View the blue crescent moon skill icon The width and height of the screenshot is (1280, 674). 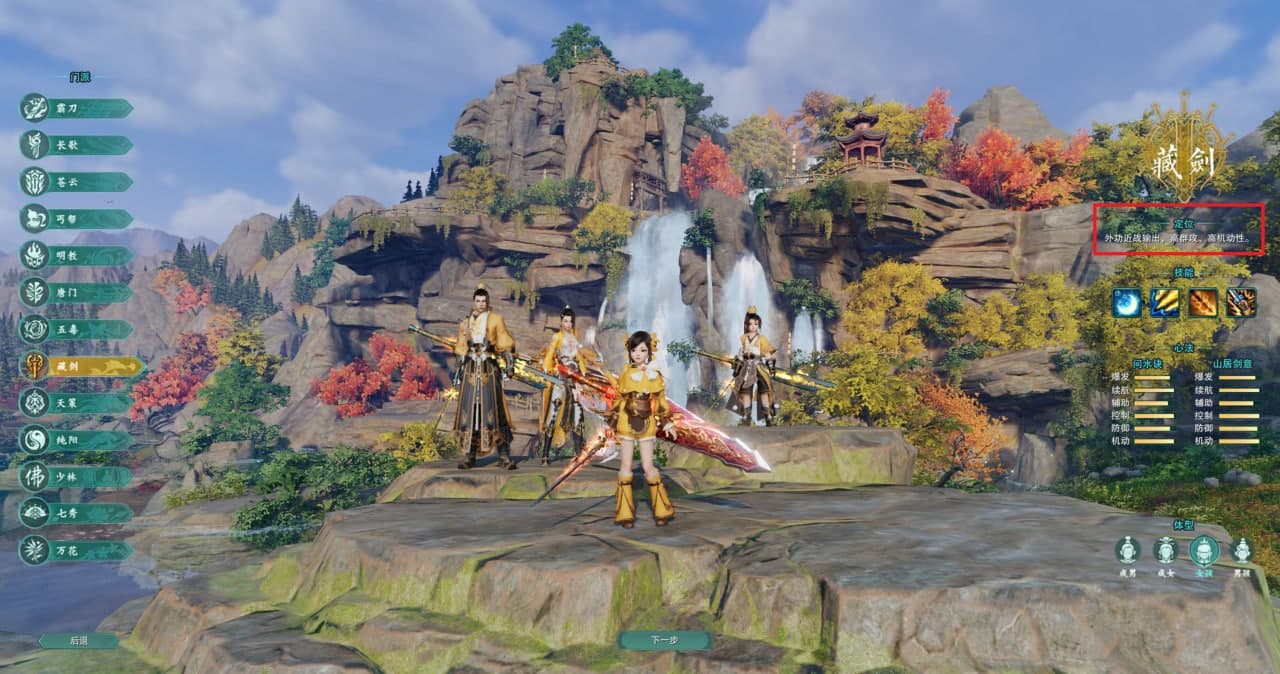point(1127,302)
